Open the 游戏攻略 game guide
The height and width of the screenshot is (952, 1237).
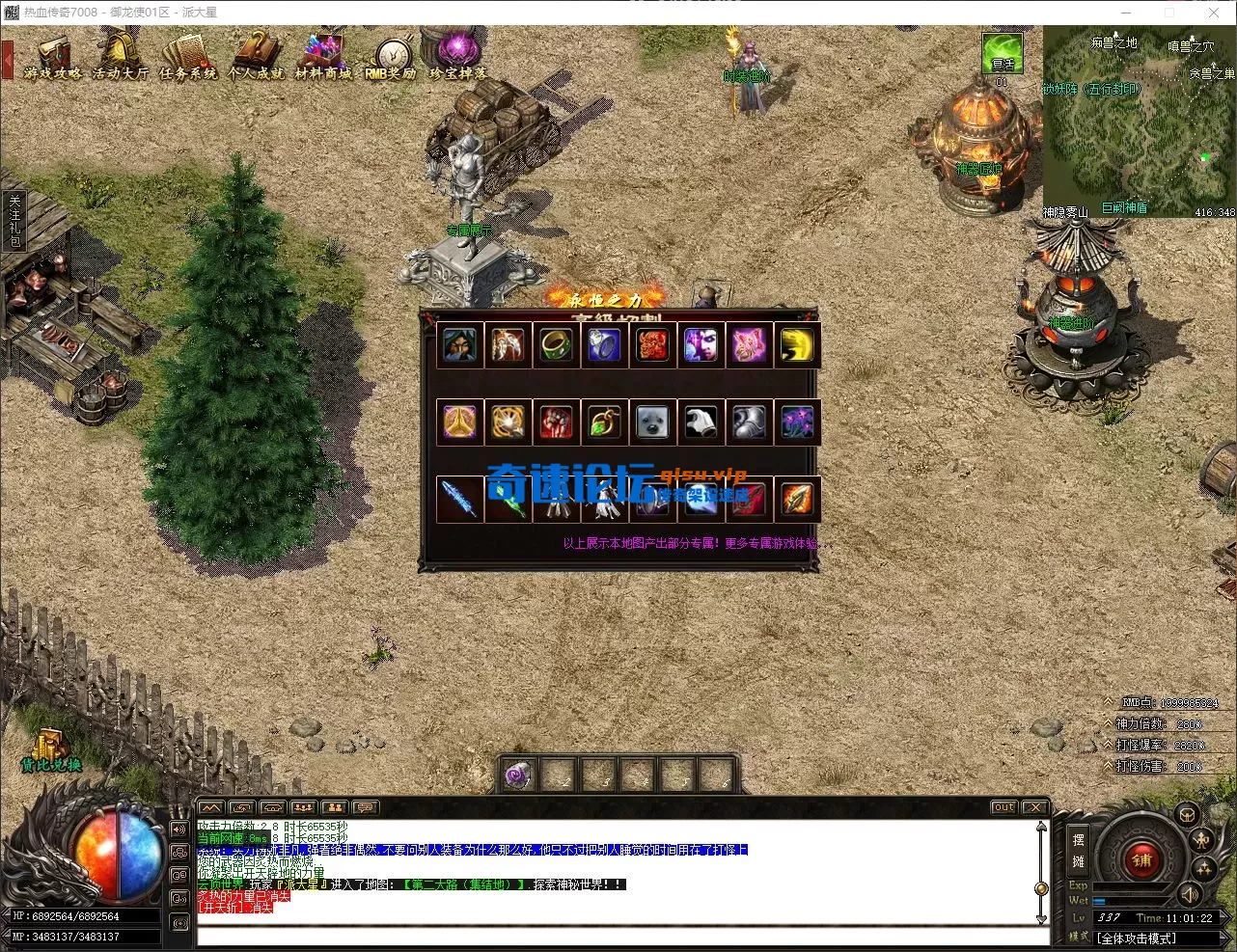tap(53, 58)
